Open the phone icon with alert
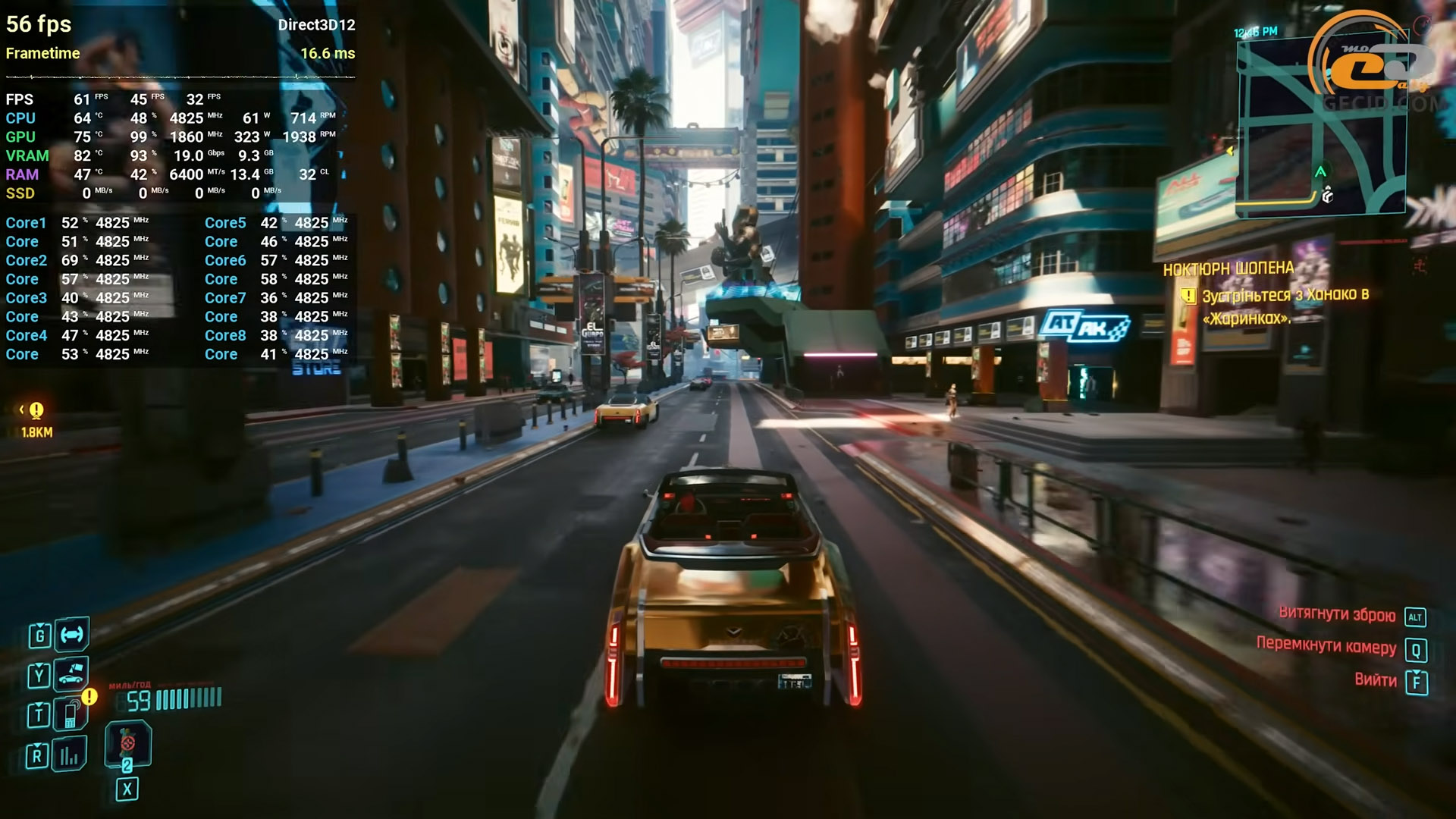The height and width of the screenshot is (819, 1456). 71,714
